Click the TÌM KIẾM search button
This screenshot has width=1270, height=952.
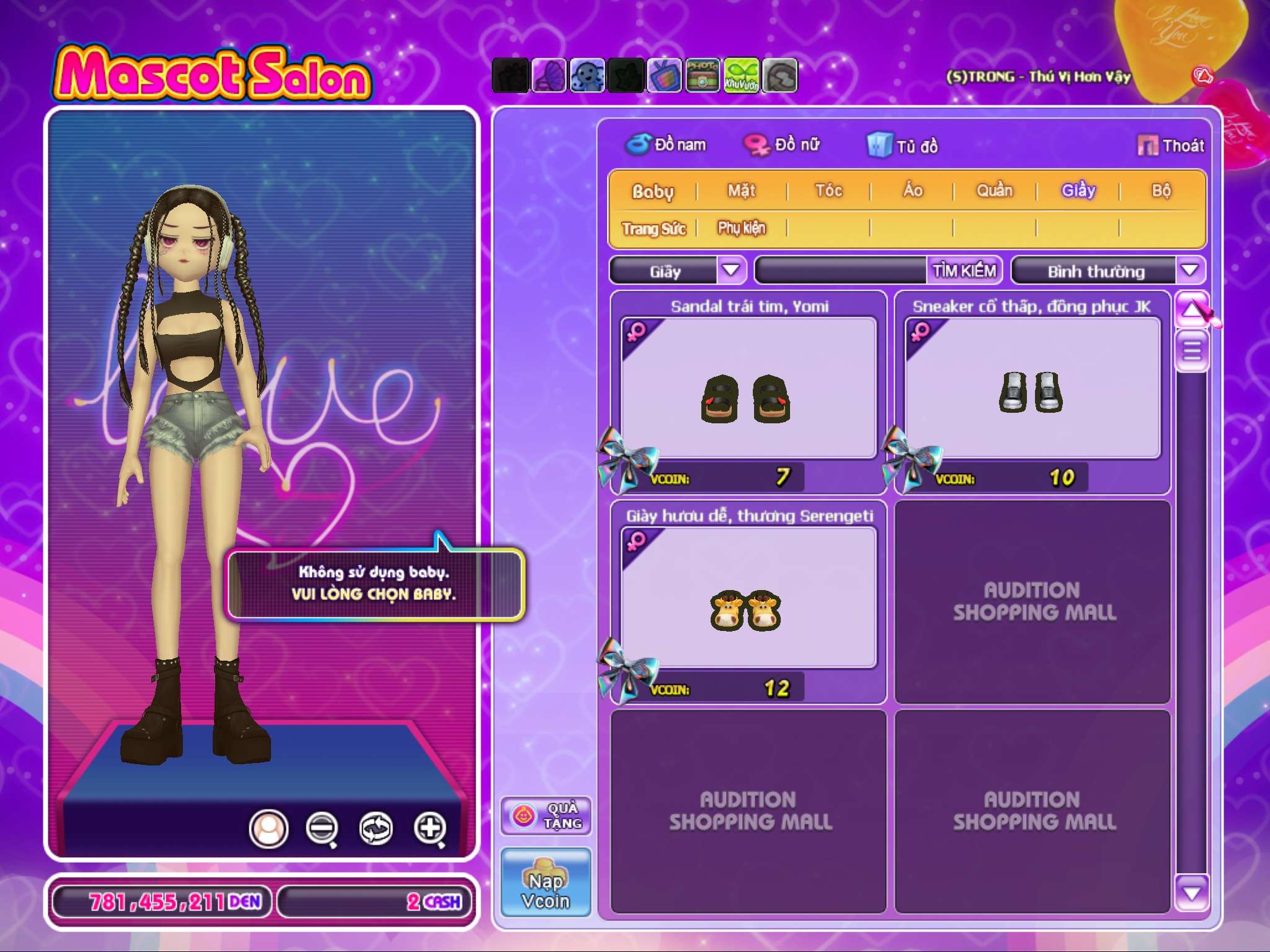[964, 271]
